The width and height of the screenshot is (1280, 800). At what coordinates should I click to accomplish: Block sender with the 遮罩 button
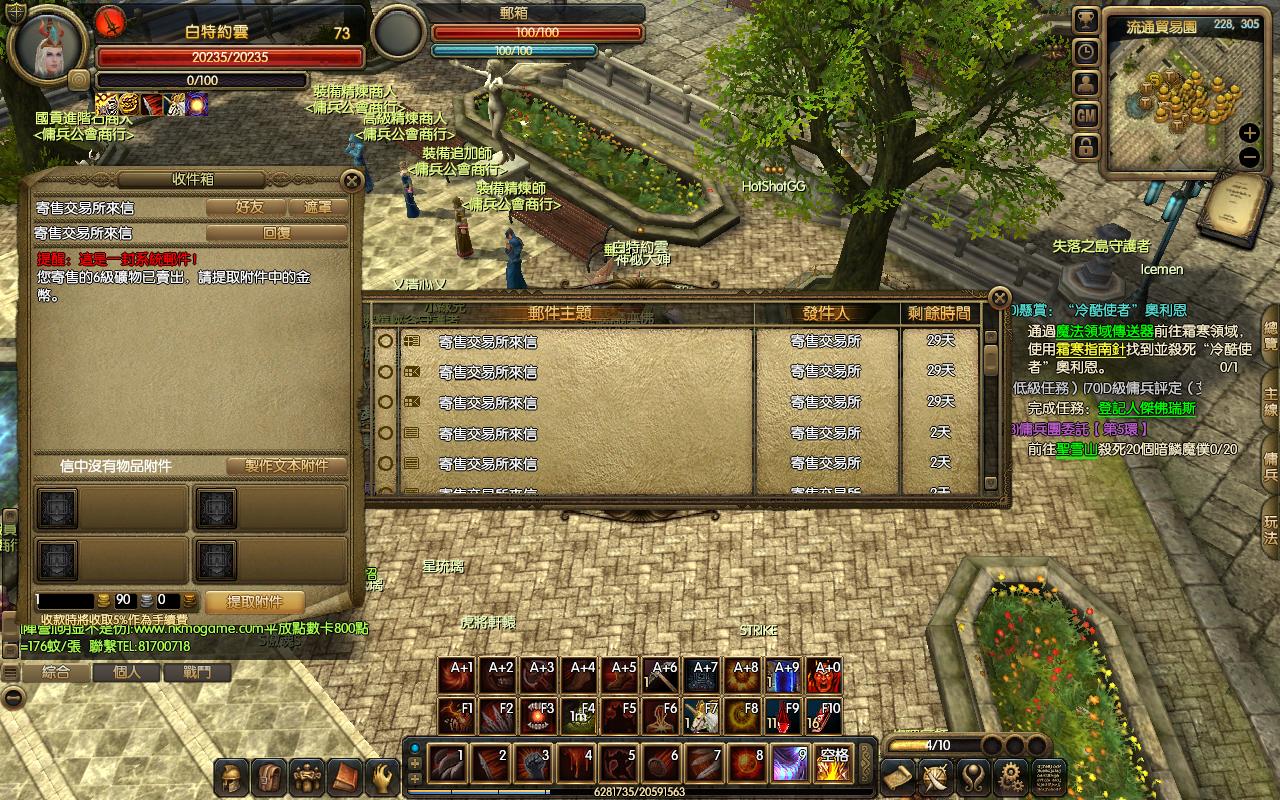[318, 208]
